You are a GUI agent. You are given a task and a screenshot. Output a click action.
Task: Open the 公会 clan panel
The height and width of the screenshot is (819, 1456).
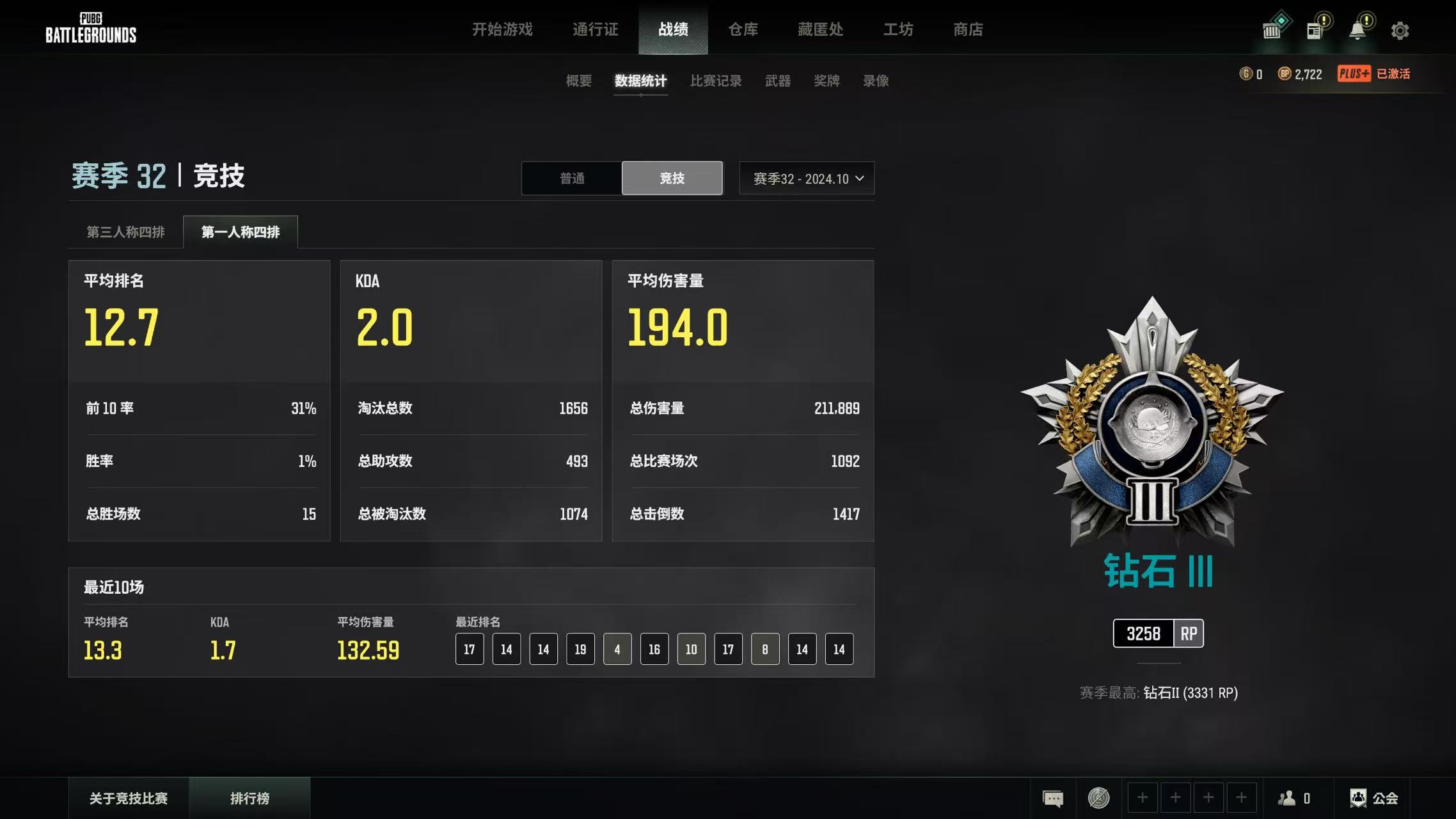point(1374,799)
